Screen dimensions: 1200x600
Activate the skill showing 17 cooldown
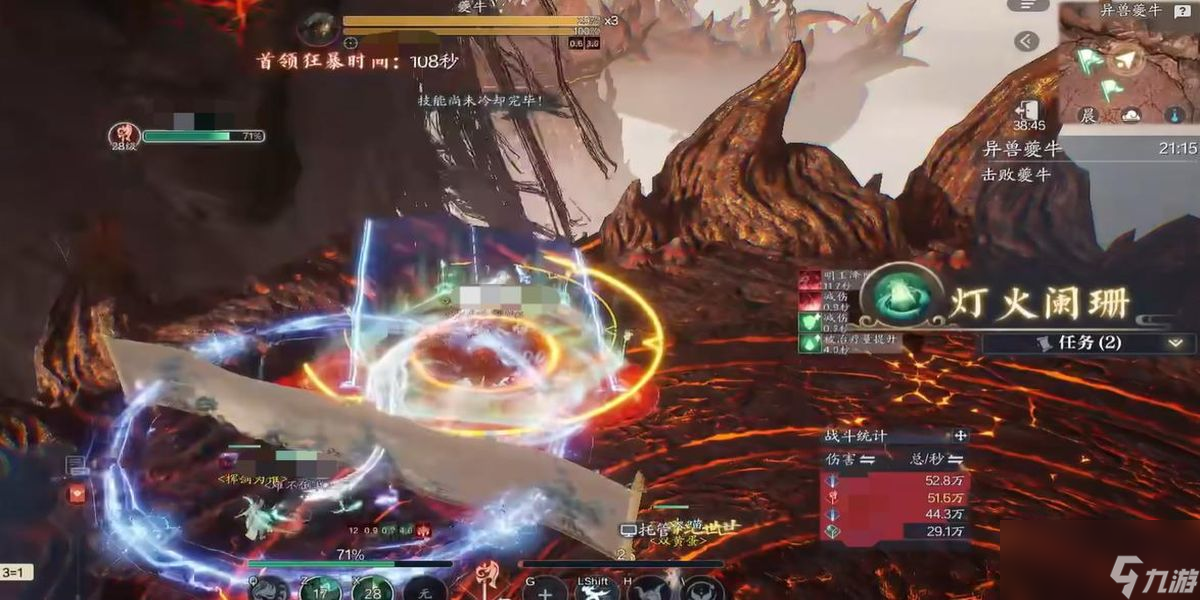pos(320,590)
